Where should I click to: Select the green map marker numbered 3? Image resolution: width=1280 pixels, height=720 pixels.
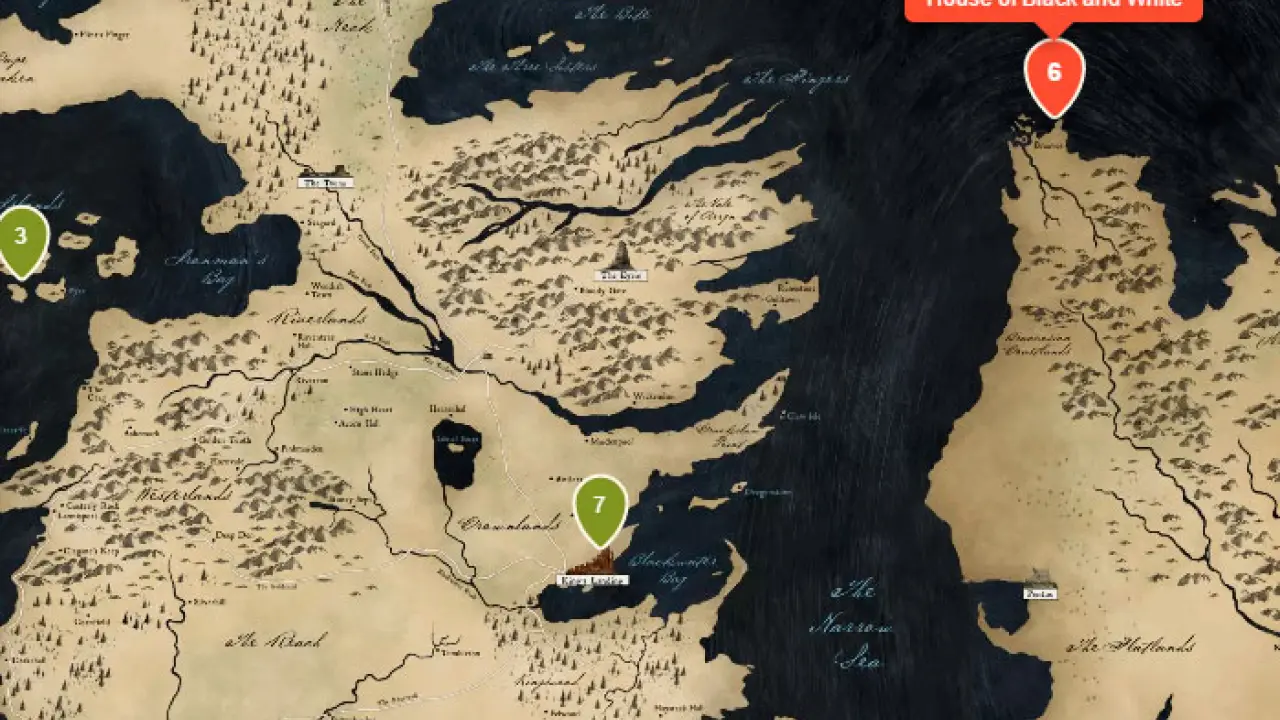[22, 238]
